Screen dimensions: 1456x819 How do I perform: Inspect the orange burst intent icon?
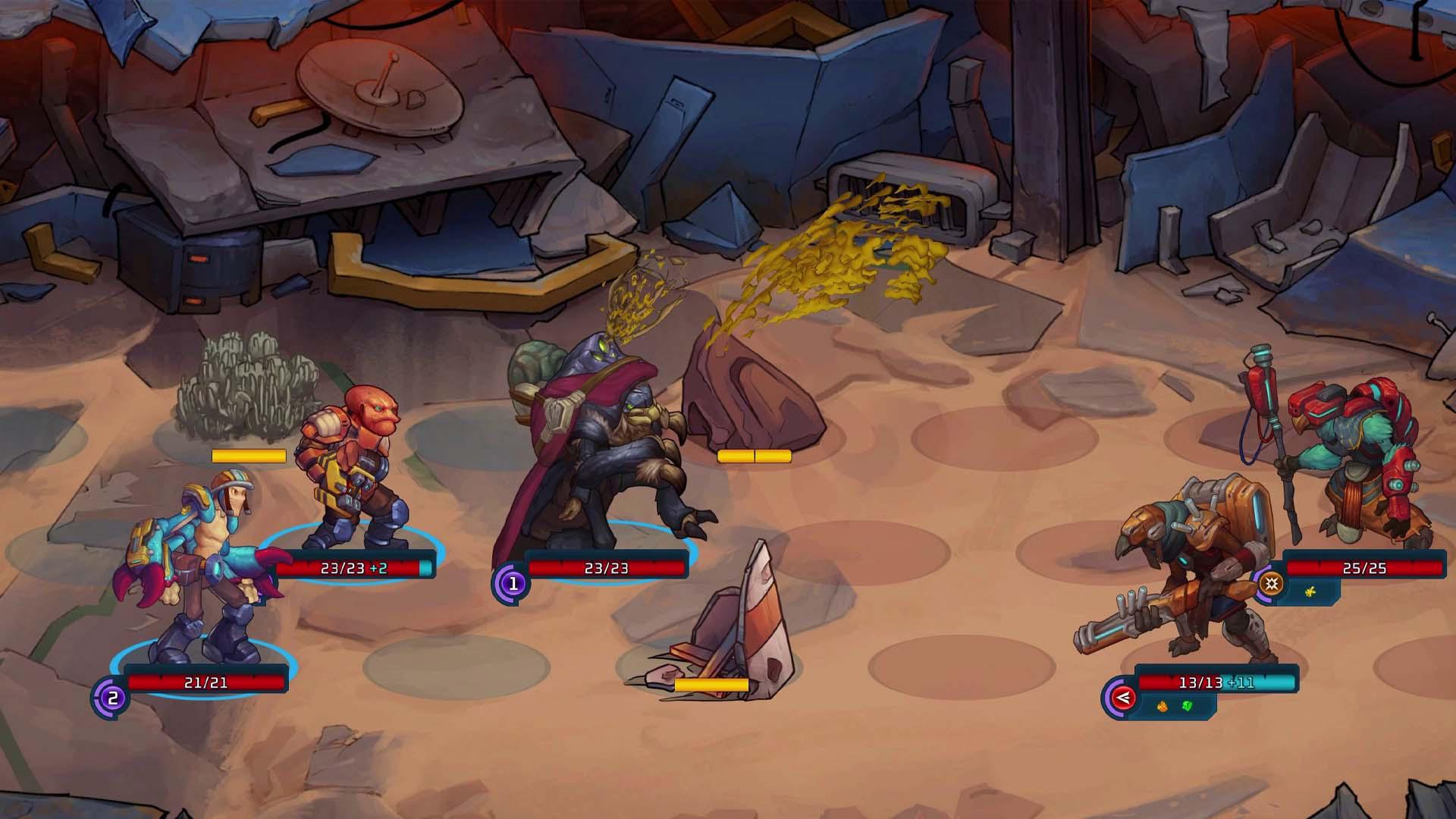tap(1272, 583)
